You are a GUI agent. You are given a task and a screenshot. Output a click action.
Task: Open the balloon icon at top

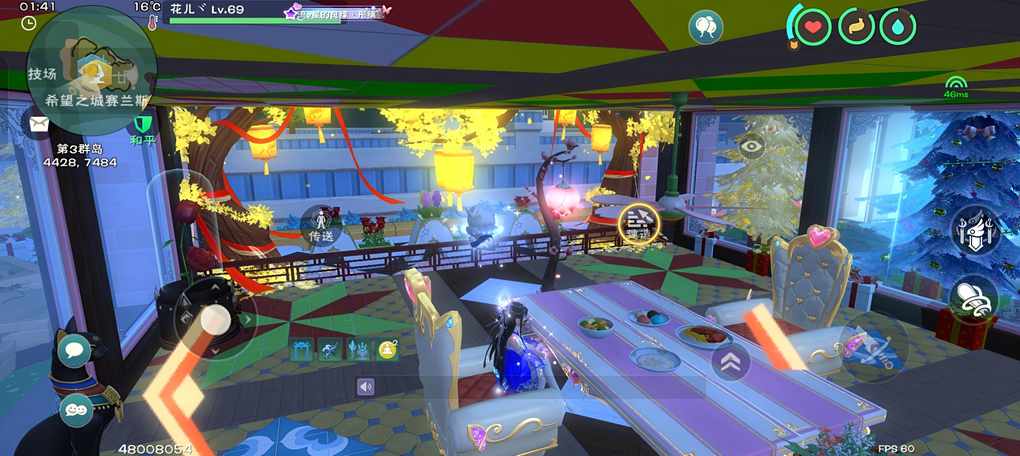705,27
